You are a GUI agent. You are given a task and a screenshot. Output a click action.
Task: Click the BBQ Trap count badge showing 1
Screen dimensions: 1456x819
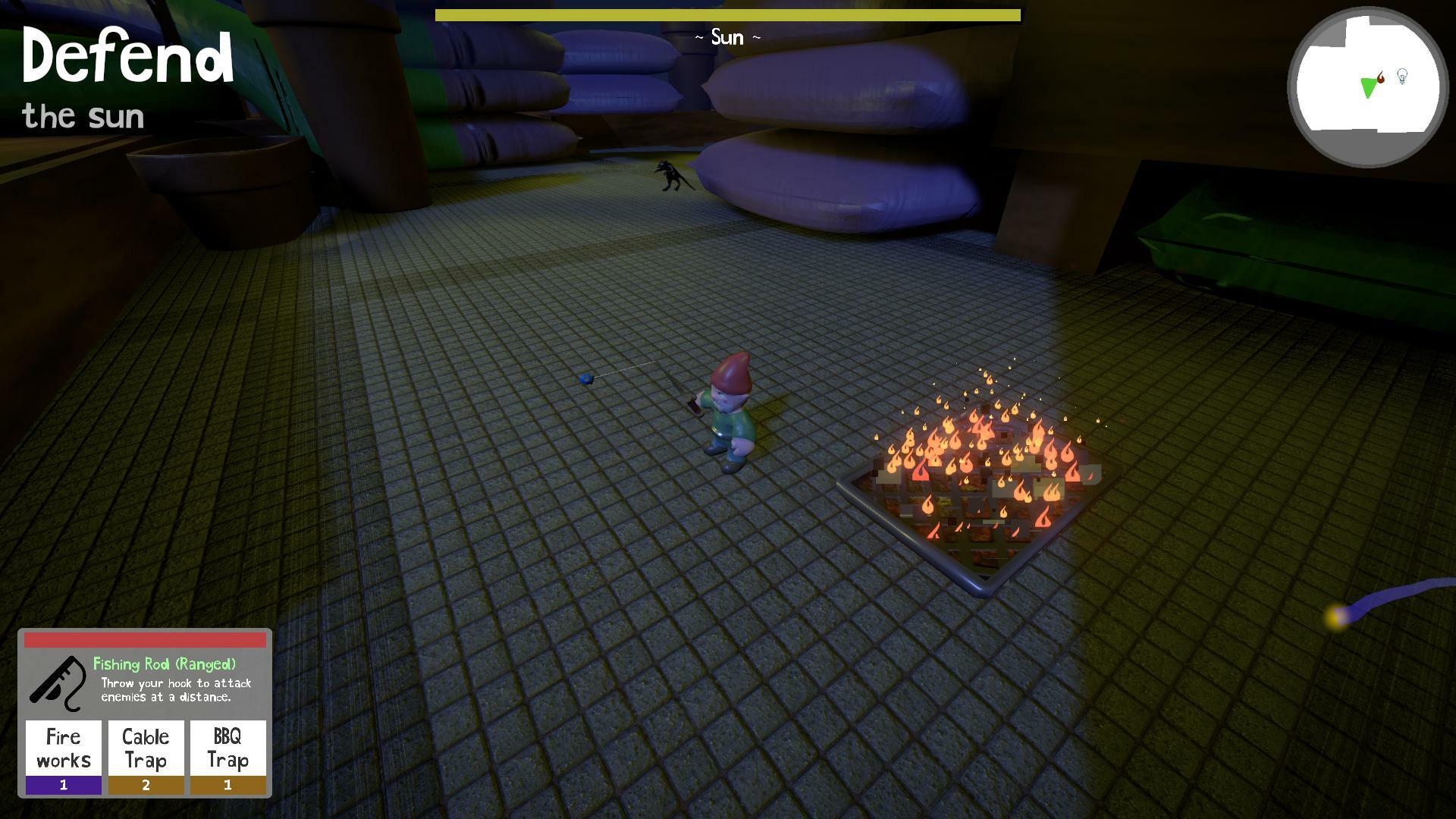pos(227,786)
